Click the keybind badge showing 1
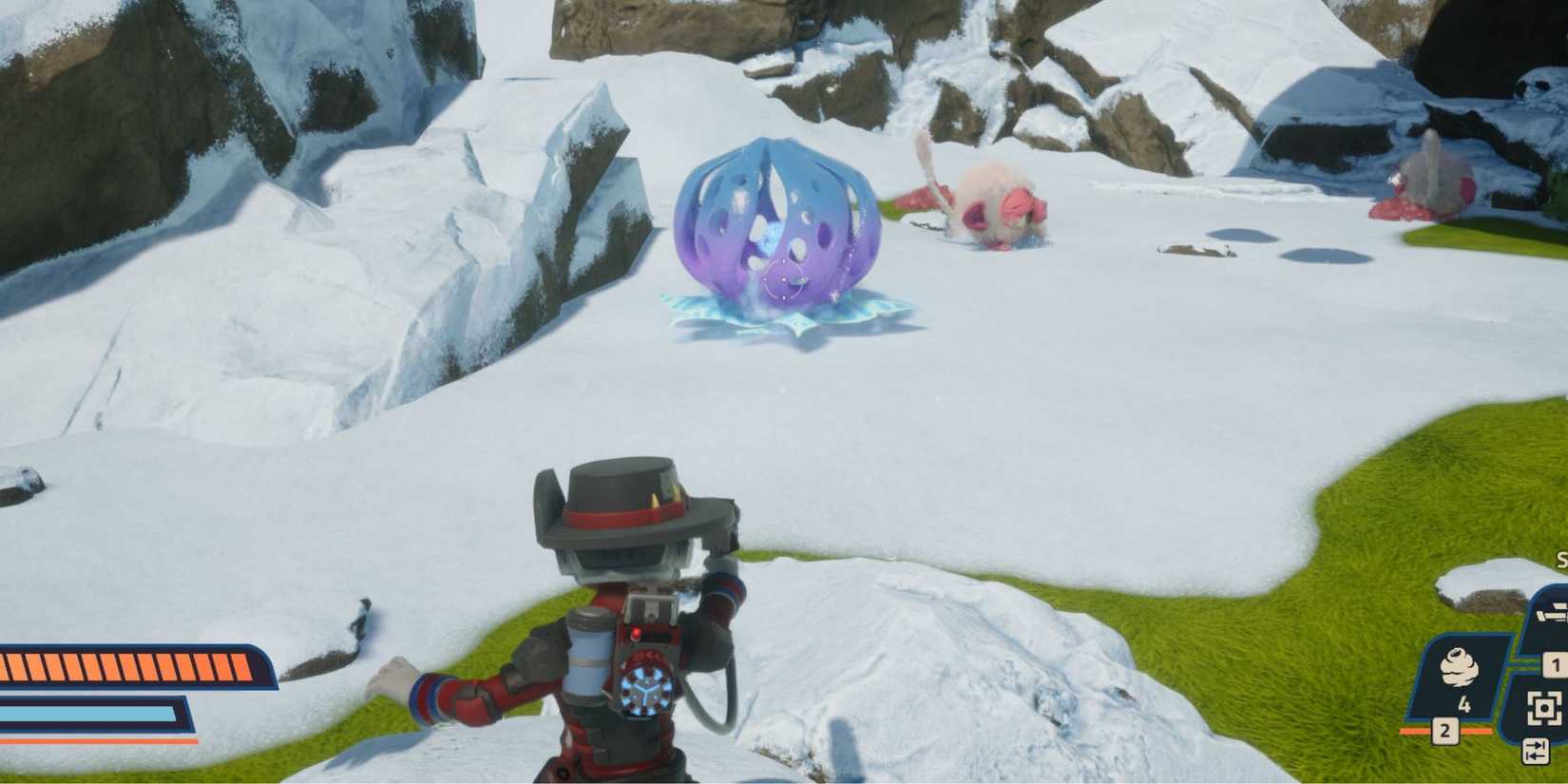This screenshot has width=1568, height=784. (x=1555, y=664)
